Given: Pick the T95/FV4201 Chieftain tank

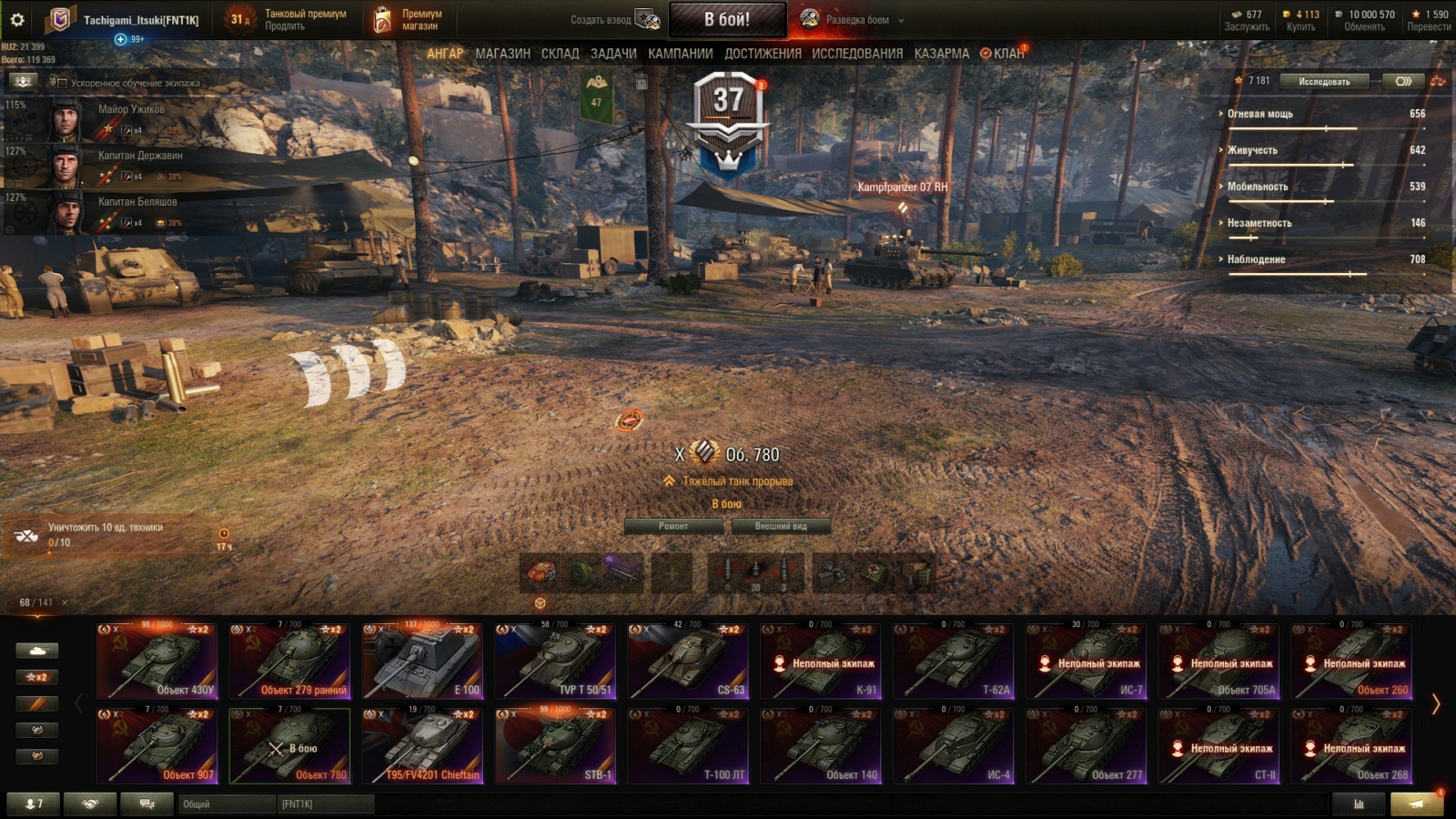Looking at the screenshot, I should (422, 746).
